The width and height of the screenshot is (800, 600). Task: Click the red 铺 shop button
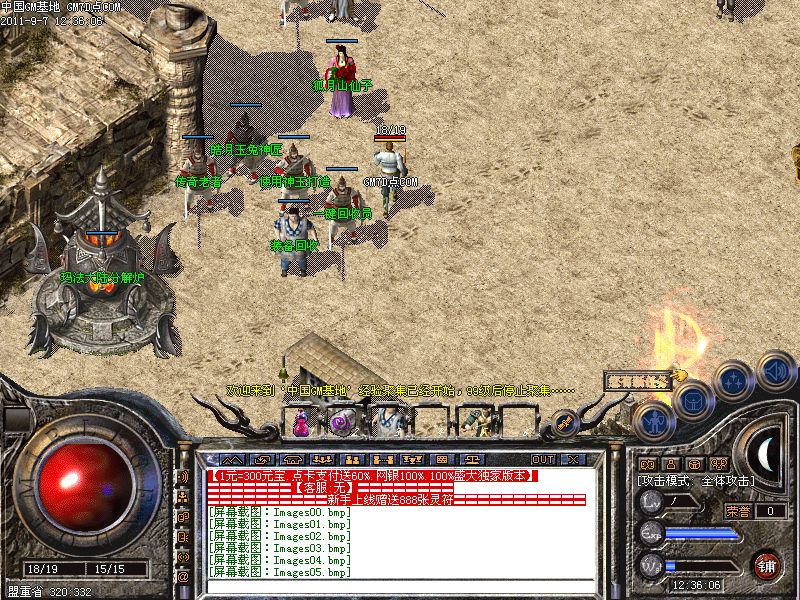pyautogui.click(x=768, y=565)
